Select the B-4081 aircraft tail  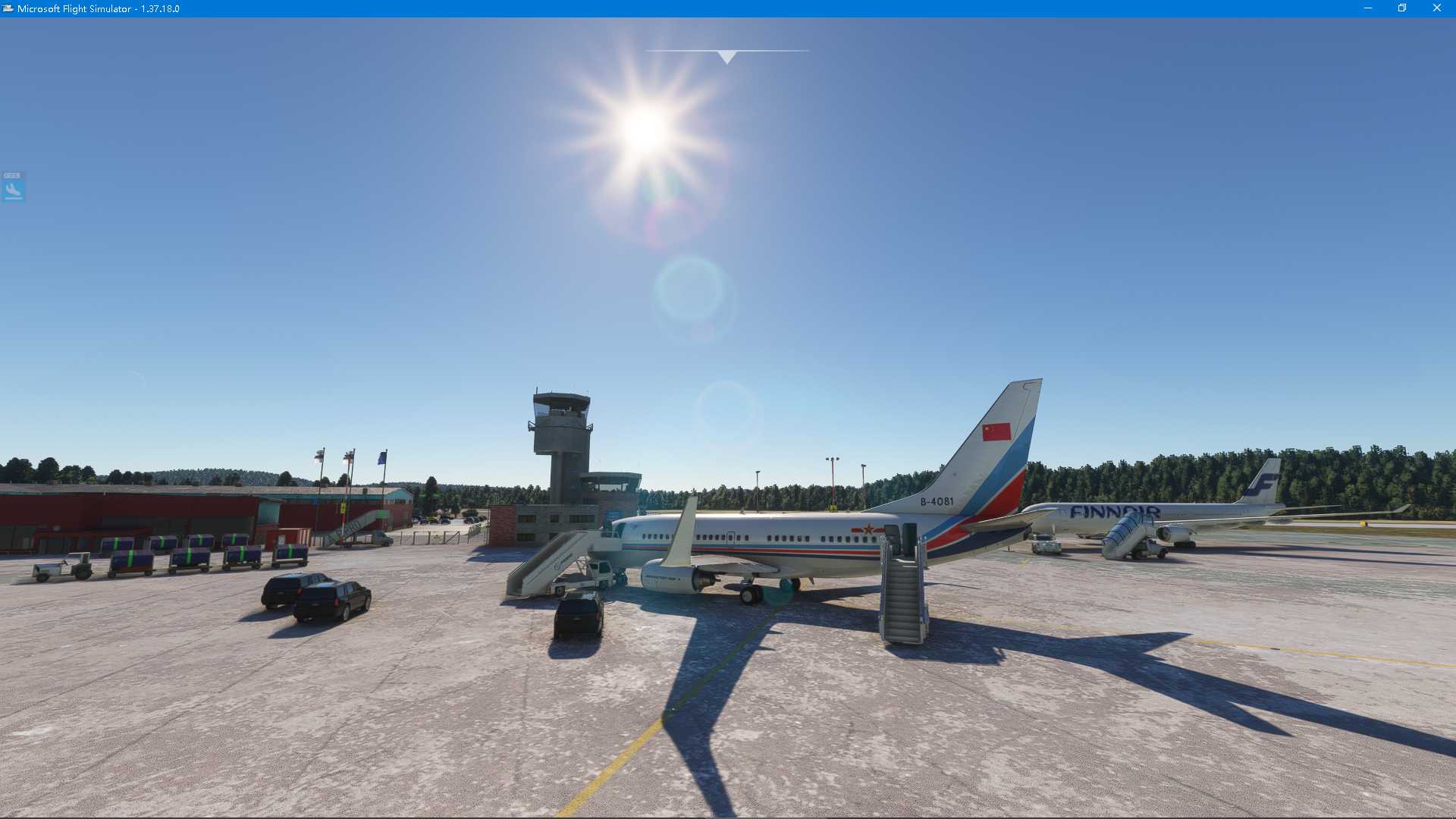[986, 455]
